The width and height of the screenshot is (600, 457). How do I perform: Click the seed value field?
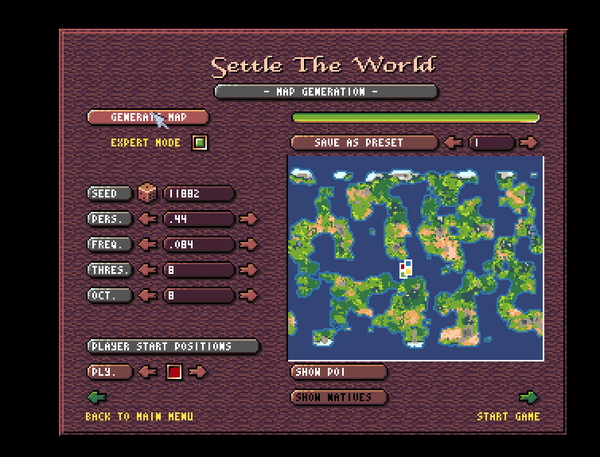coord(198,194)
